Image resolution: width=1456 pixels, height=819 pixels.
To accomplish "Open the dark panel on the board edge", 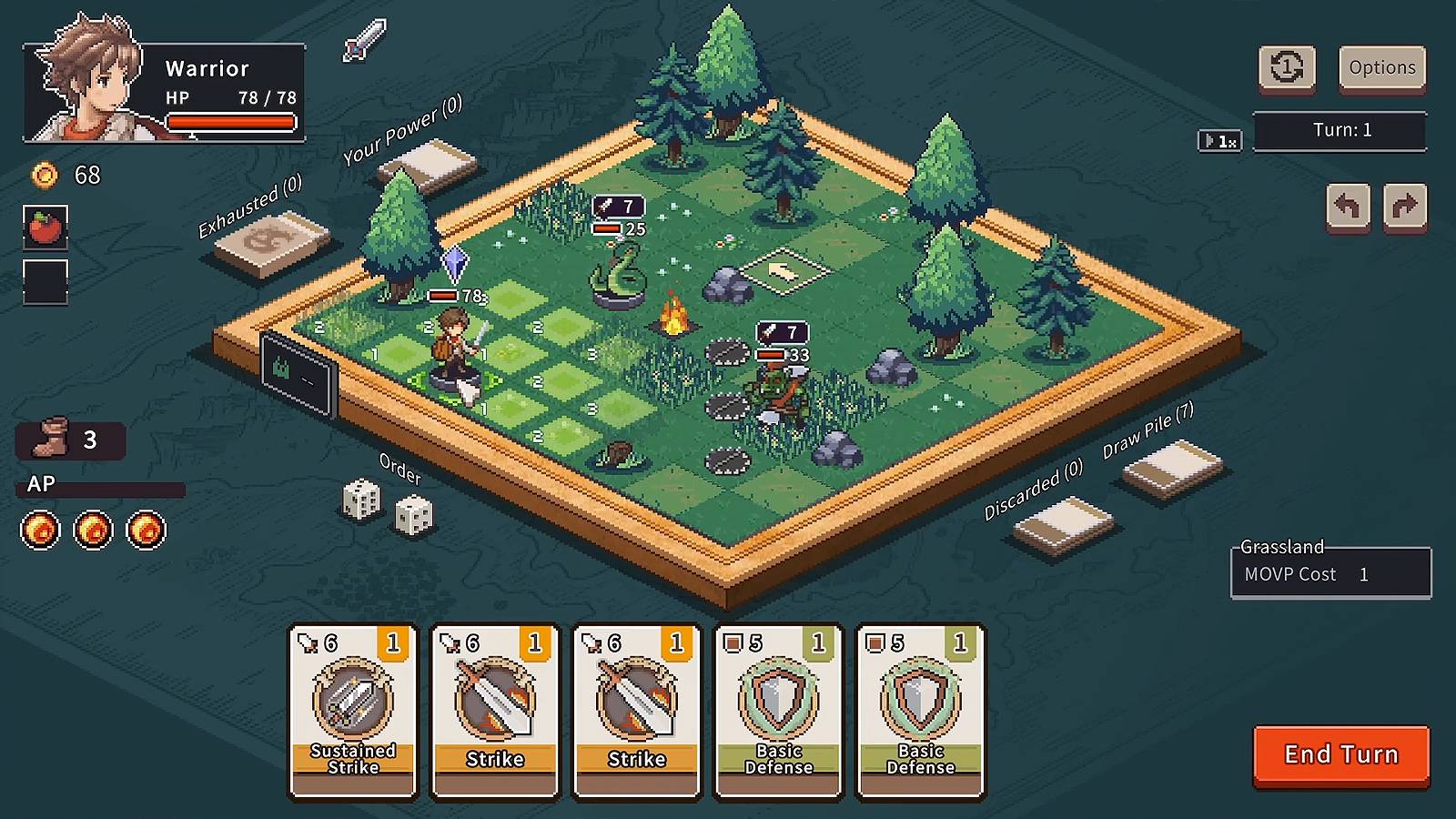I will click(298, 374).
